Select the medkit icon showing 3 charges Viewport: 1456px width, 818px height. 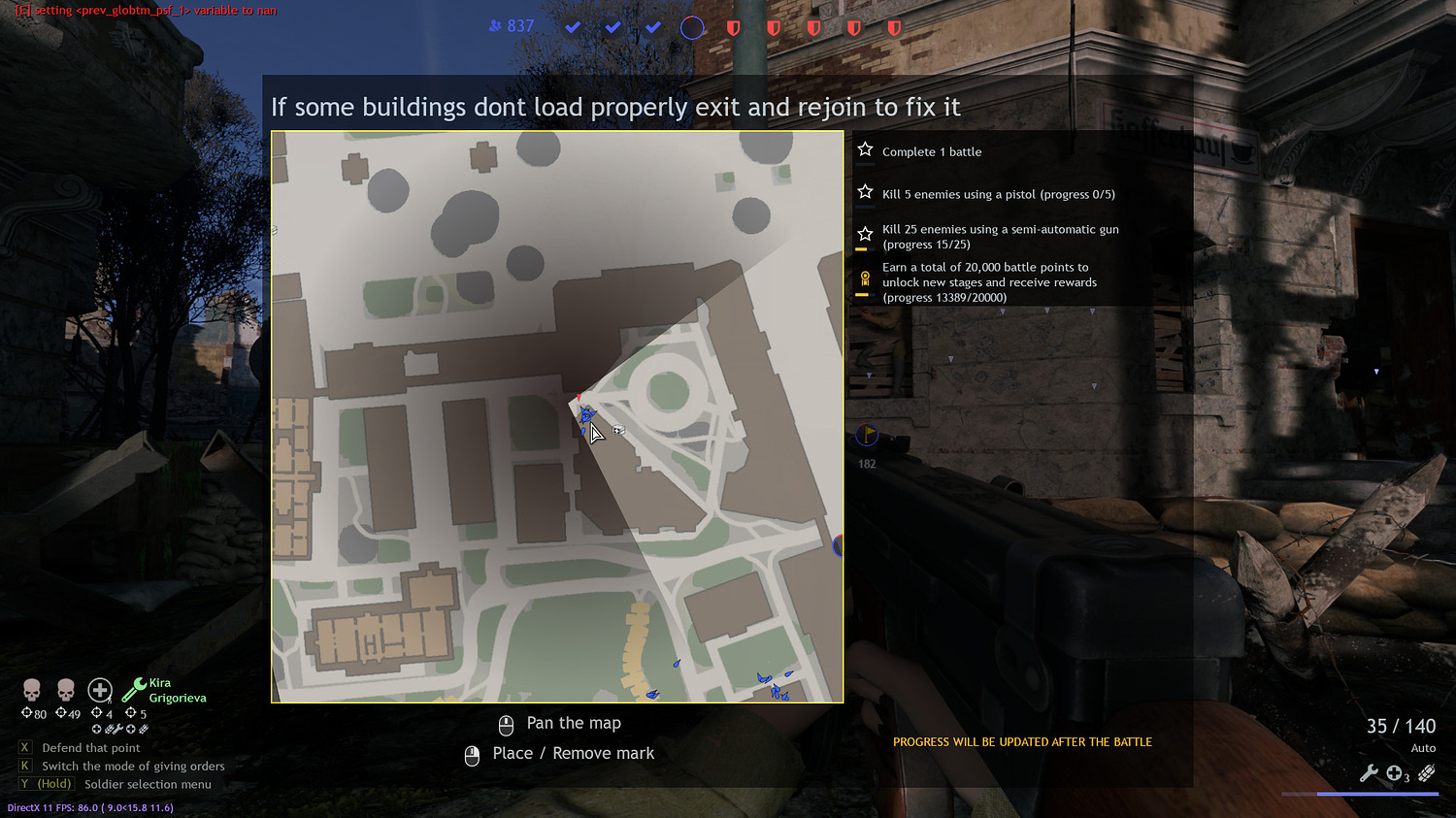click(1395, 772)
